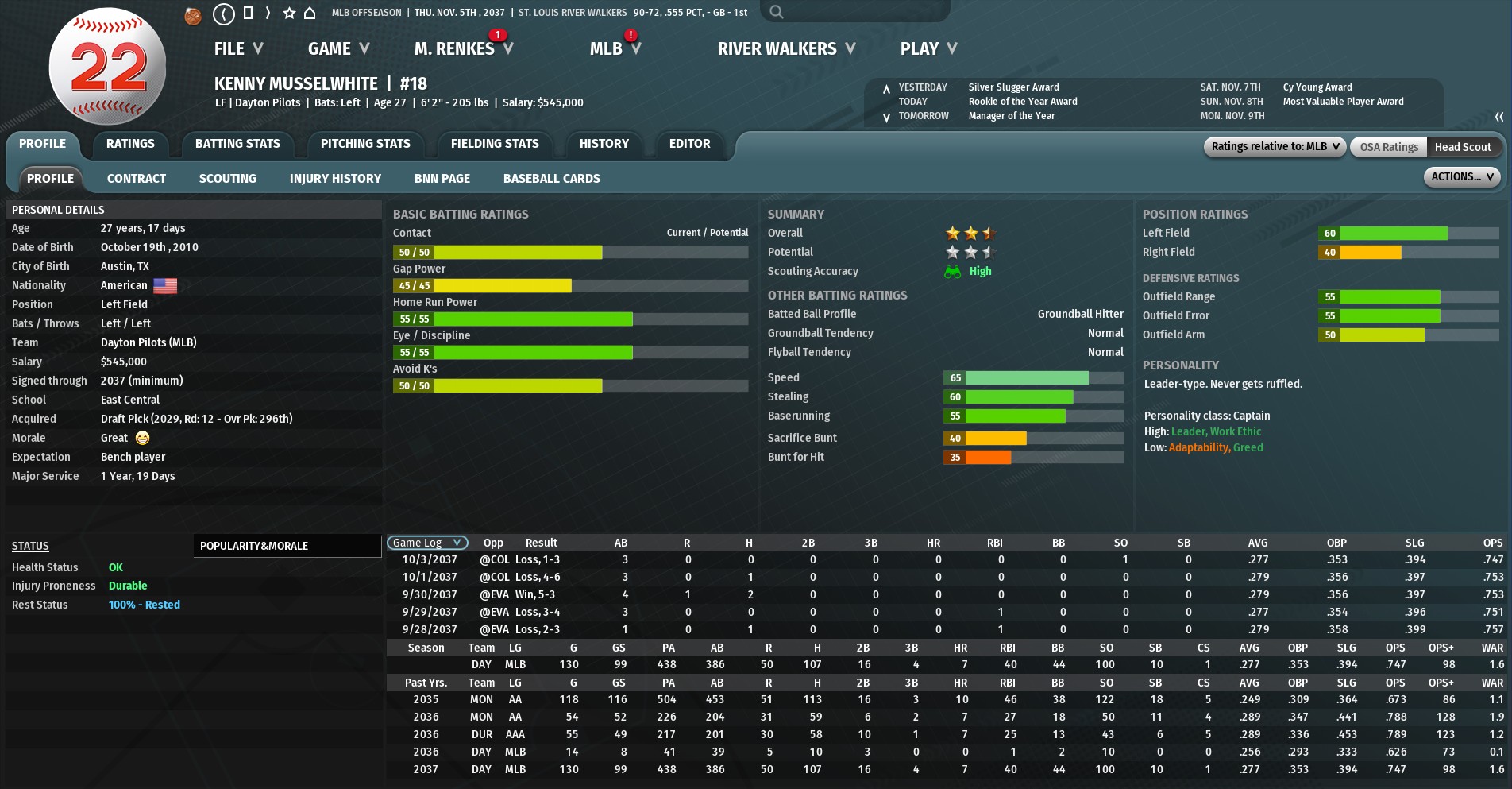Switch to the RATINGS tab
The height and width of the screenshot is (789, 1512).
tap(130, 144)
